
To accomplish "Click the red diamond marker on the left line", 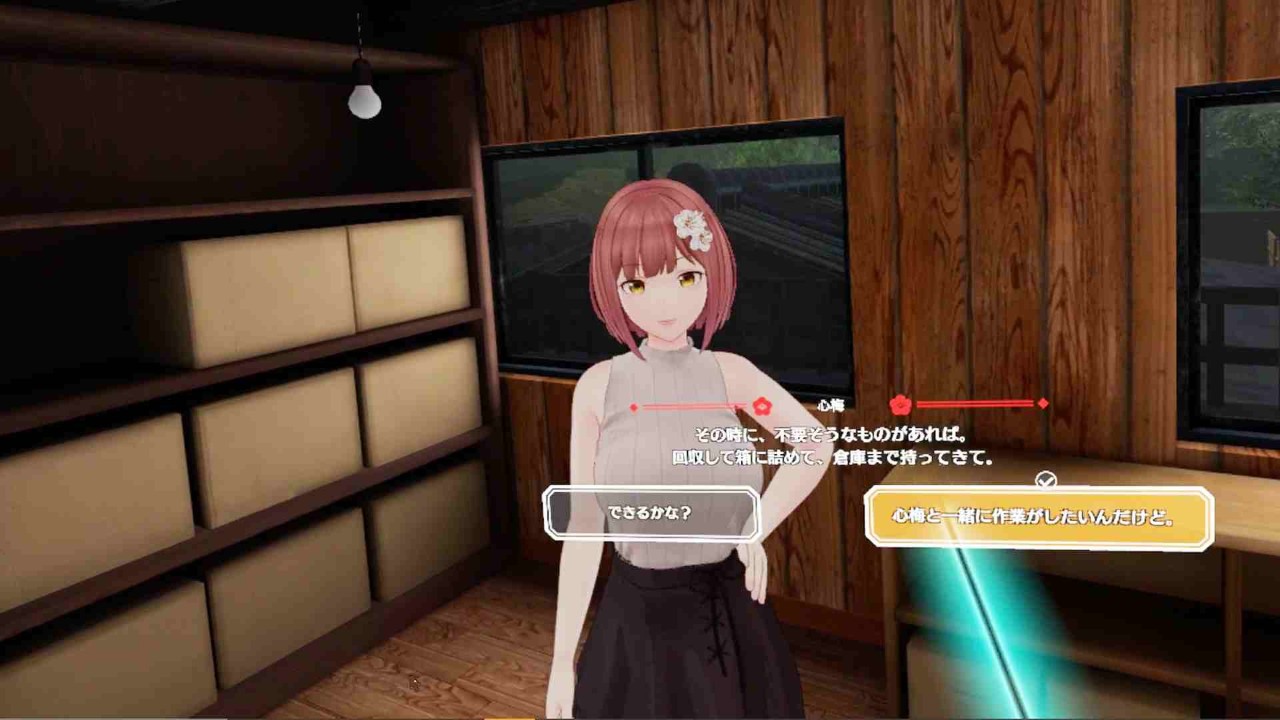I will point(633,406).
